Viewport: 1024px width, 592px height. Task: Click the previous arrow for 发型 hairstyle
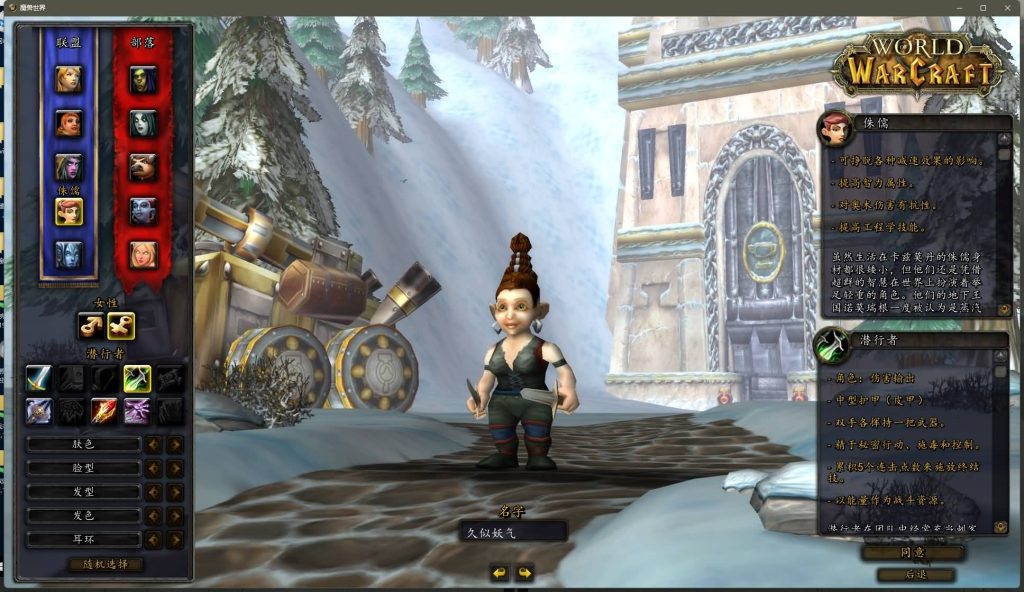click(x=153, y=492)
